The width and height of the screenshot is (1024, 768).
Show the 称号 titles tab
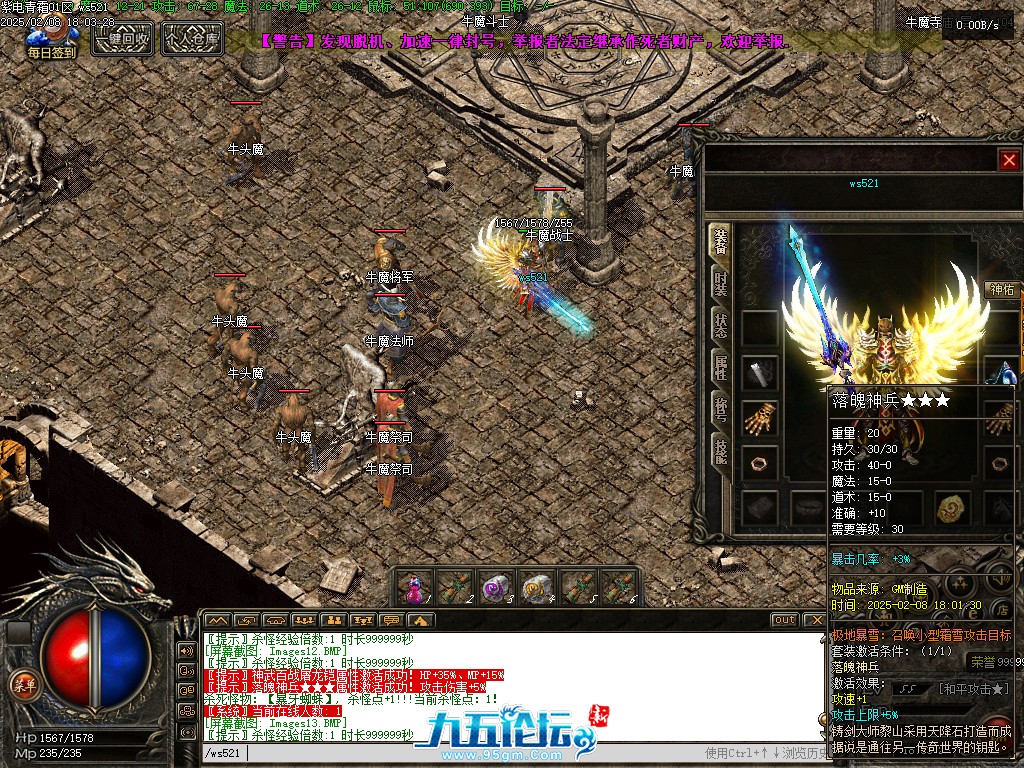720,409
